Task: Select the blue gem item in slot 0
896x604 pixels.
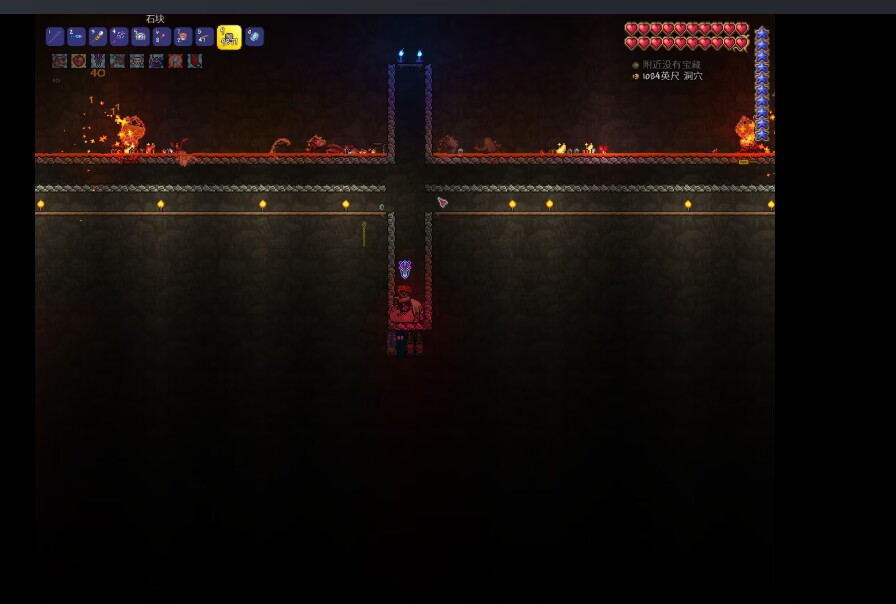Action: pos(255,37)
